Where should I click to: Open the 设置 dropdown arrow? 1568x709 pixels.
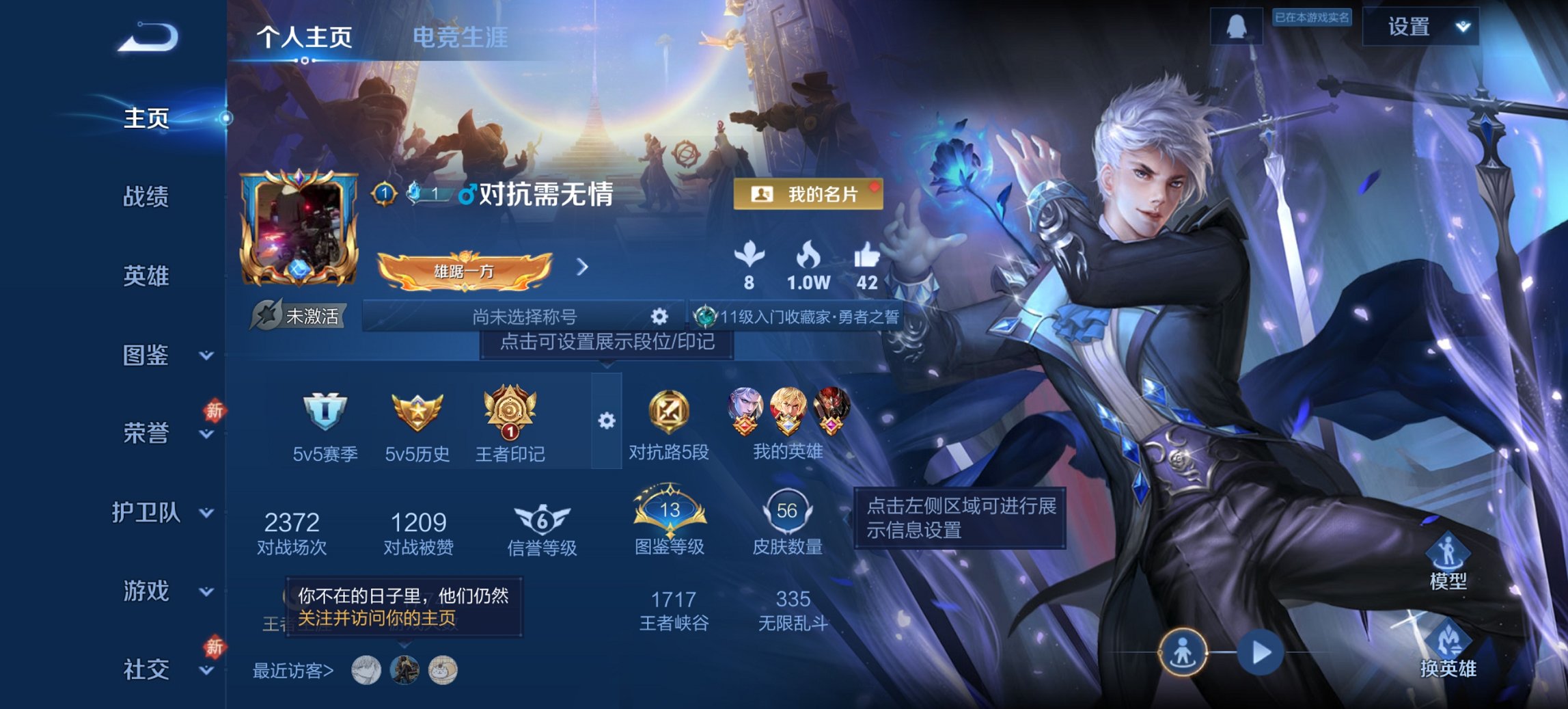coord(1462,28)
